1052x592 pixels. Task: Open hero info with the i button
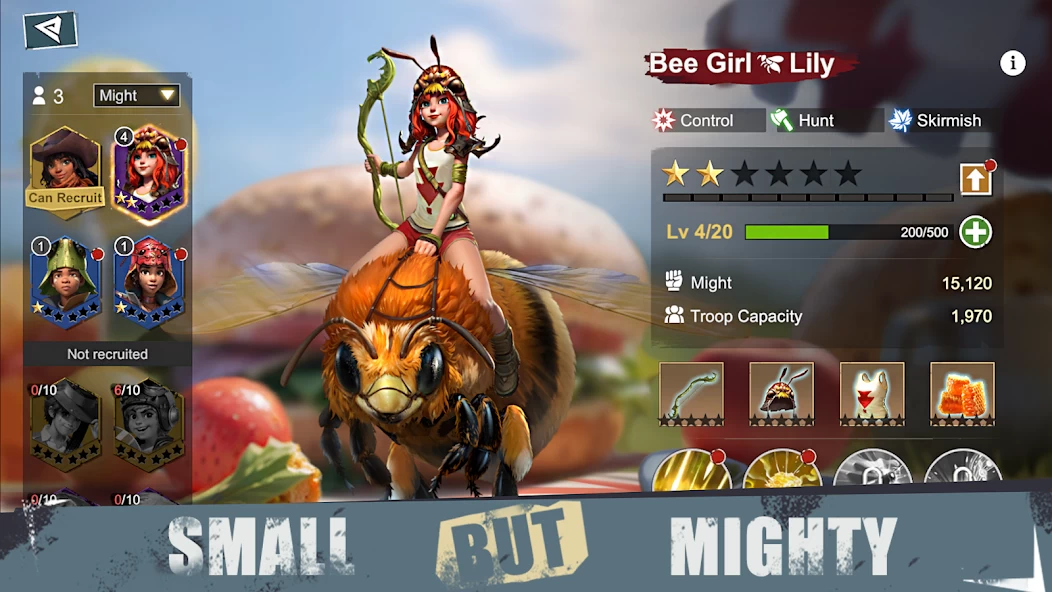tap(1013, 63)
